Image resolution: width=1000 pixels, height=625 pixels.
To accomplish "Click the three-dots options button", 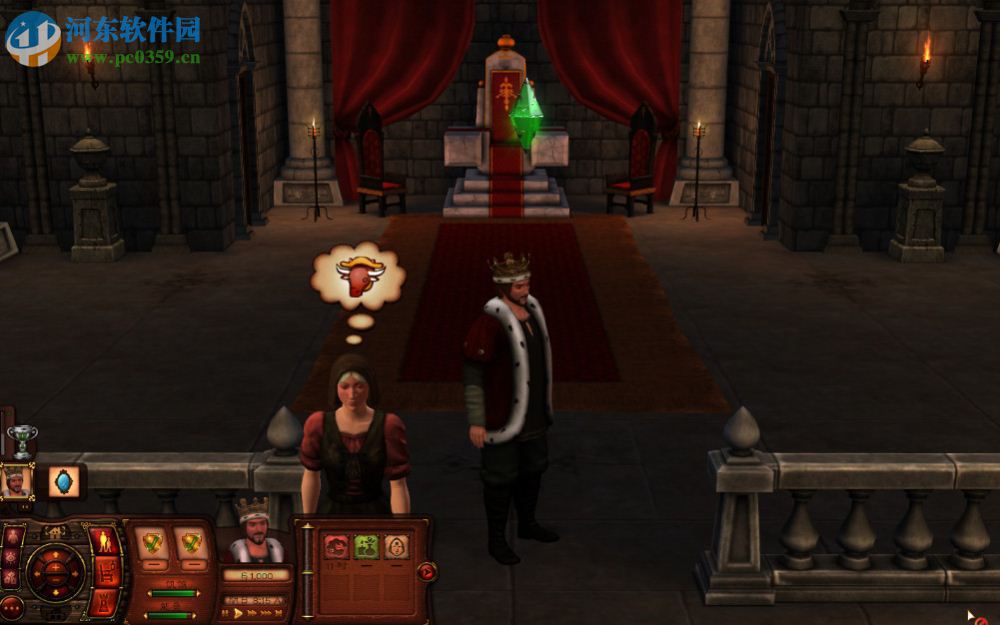I will tap(13, 607).
